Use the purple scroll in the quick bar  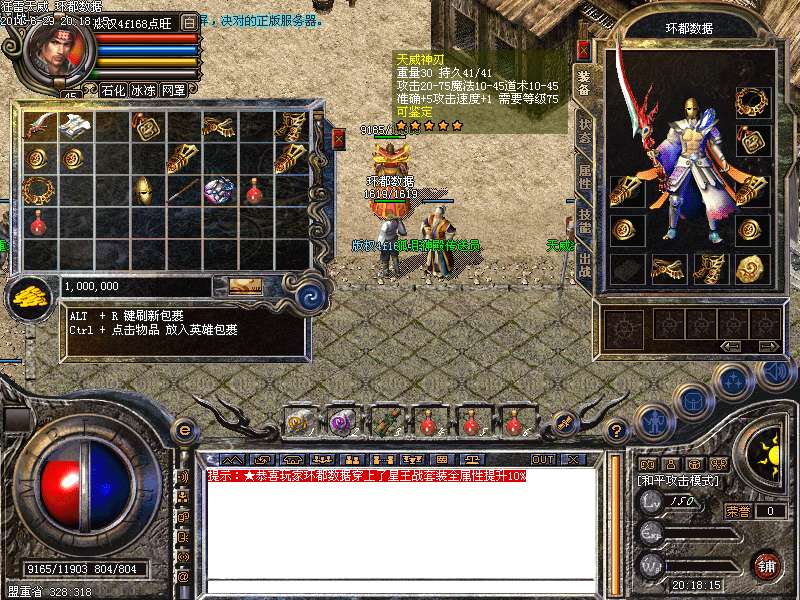point(343,421)
